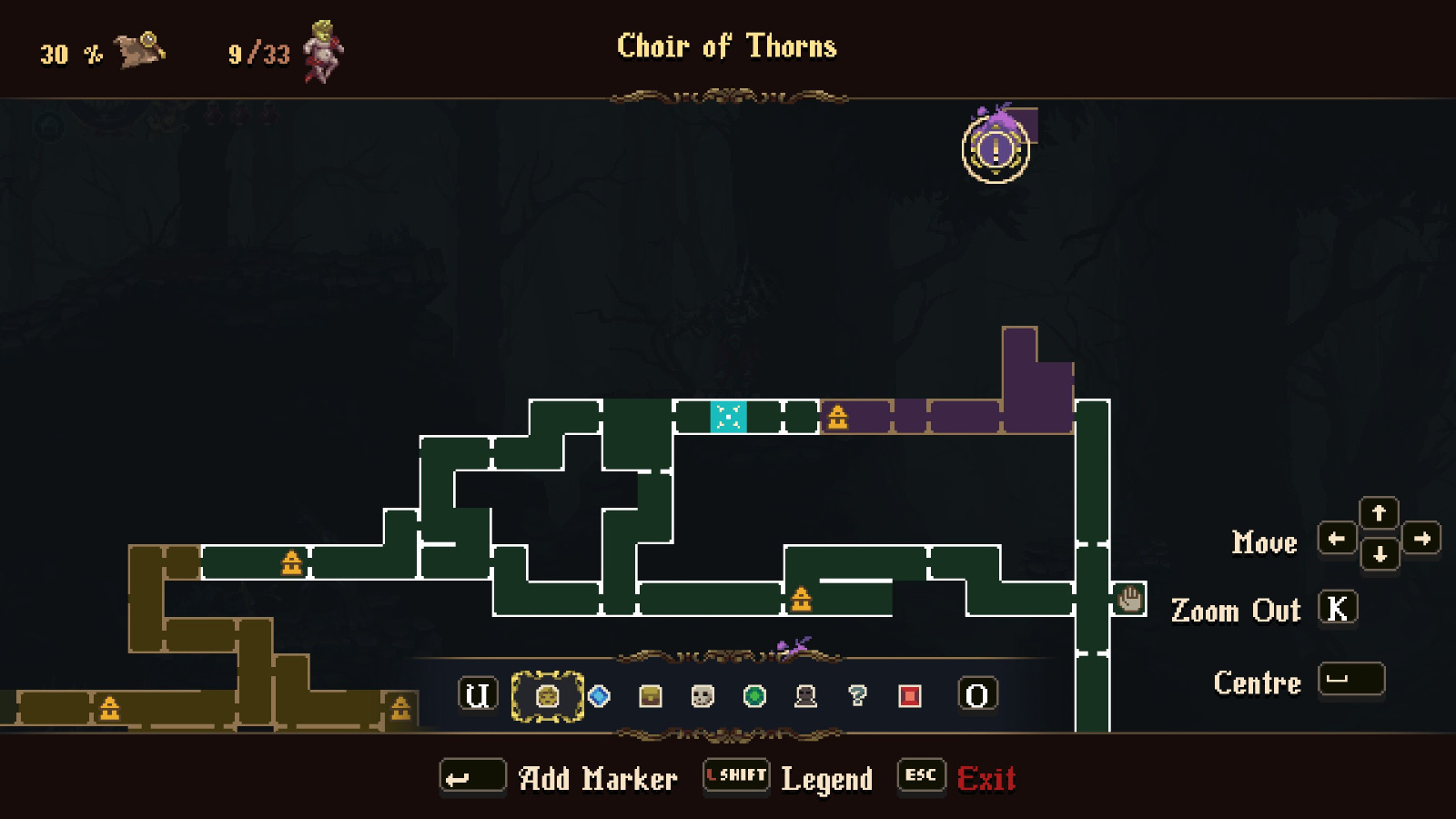Choose the statue NPC marker icon
The width and height of the screenshot is (1456, 819).
point(804,696)
